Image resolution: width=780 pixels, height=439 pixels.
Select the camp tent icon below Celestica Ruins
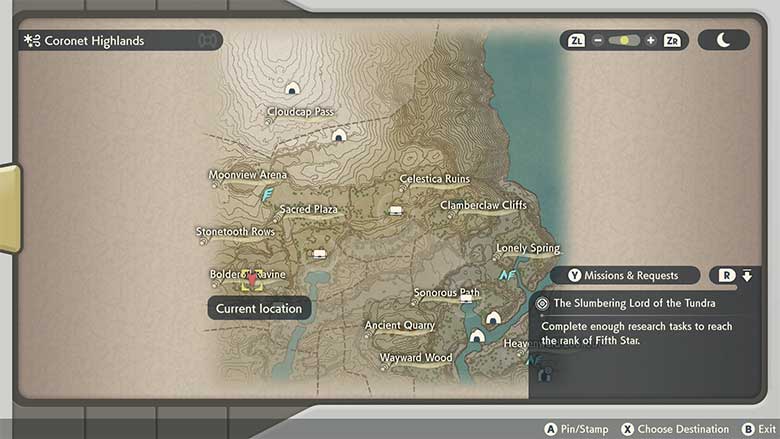[x=396, y=210]
